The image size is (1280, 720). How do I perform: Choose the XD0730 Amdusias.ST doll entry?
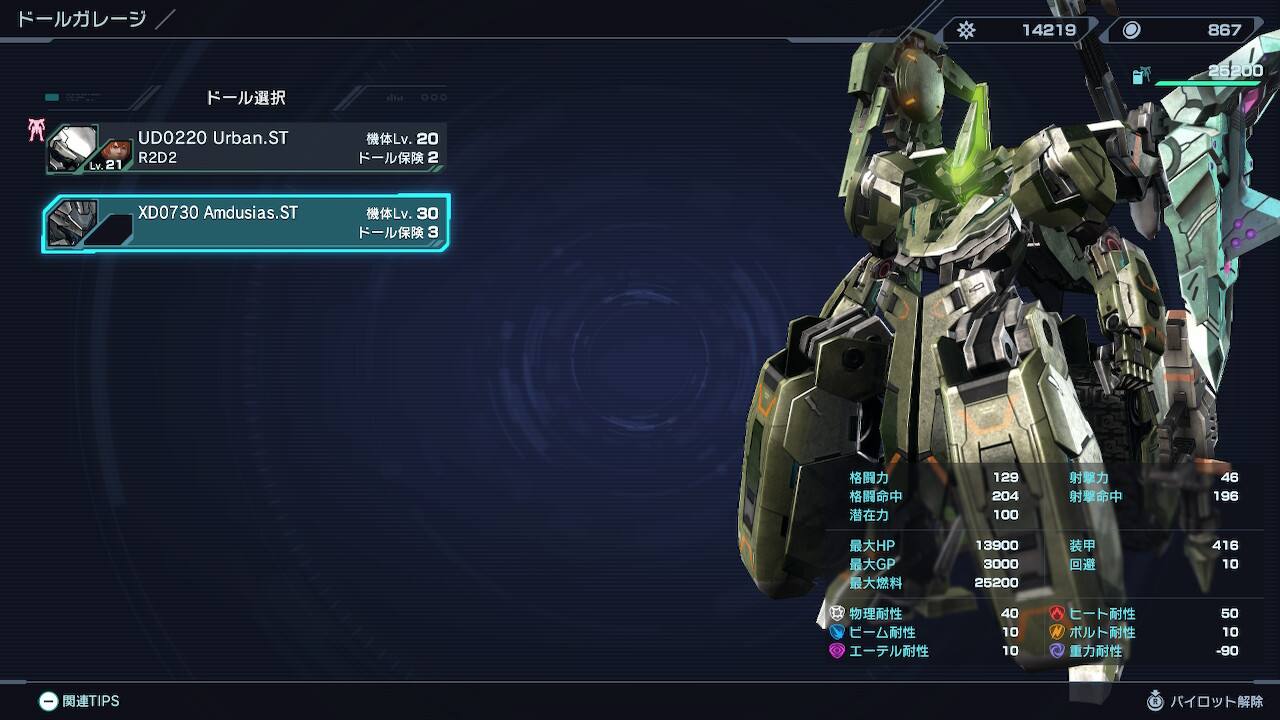coord(246,223)
